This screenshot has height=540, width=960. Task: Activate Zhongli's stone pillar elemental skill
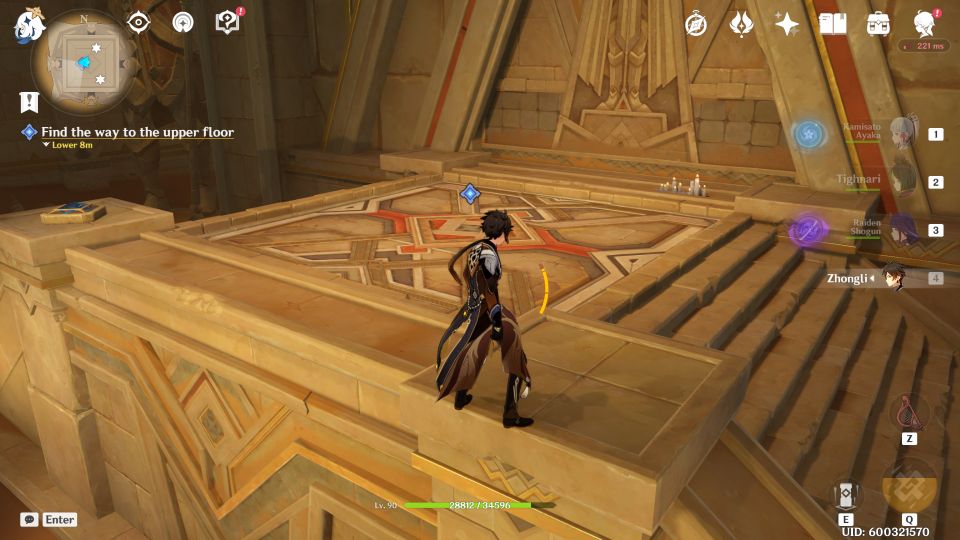click(845, 494)
